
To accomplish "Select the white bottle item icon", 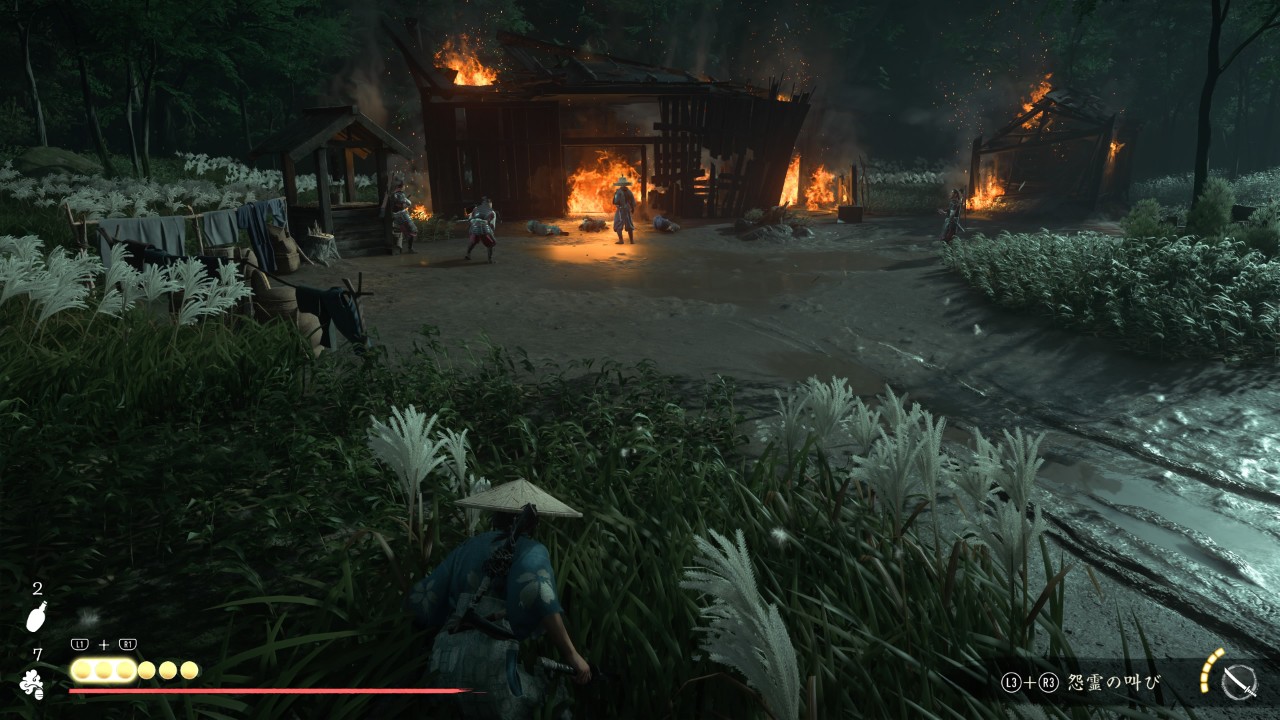I will pos(36,618).
